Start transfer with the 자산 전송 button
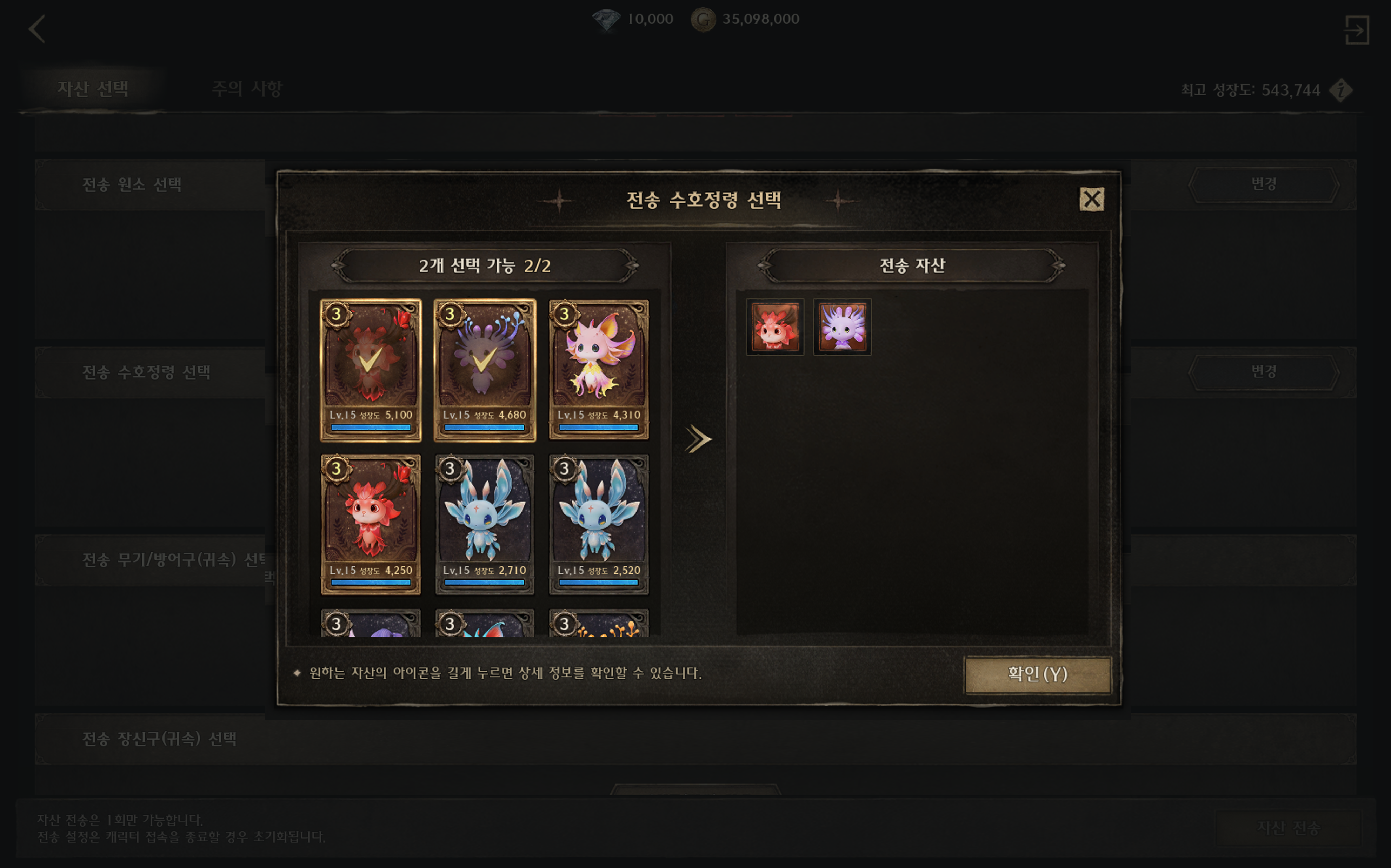This screenshot has height=868, width=1391. click(x=1288, y=828)
